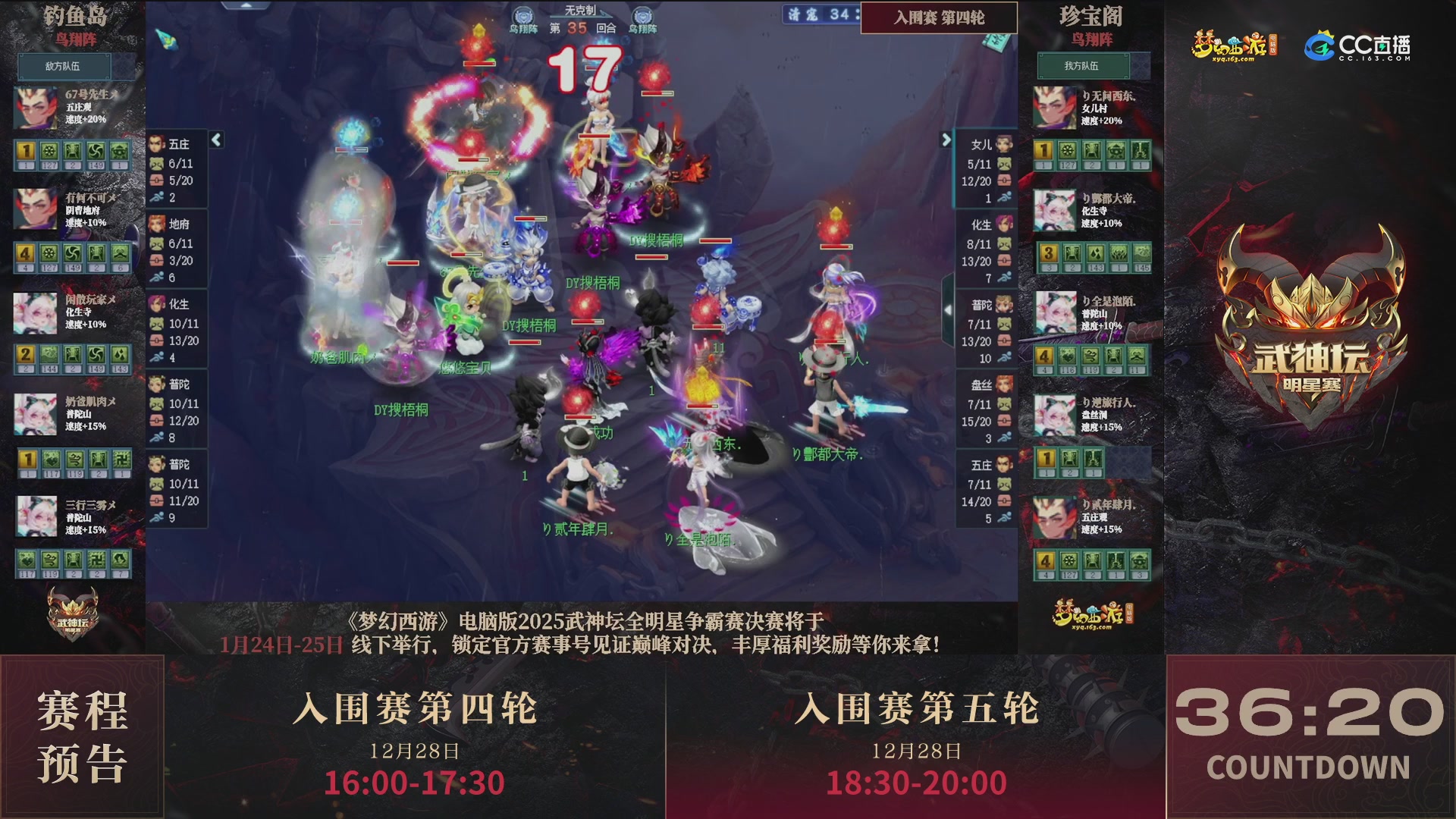The height and width of the screenshot is (819, 1456).
Task: Expand the right summon panel via its arrow
Action: [x=947, y=141]
